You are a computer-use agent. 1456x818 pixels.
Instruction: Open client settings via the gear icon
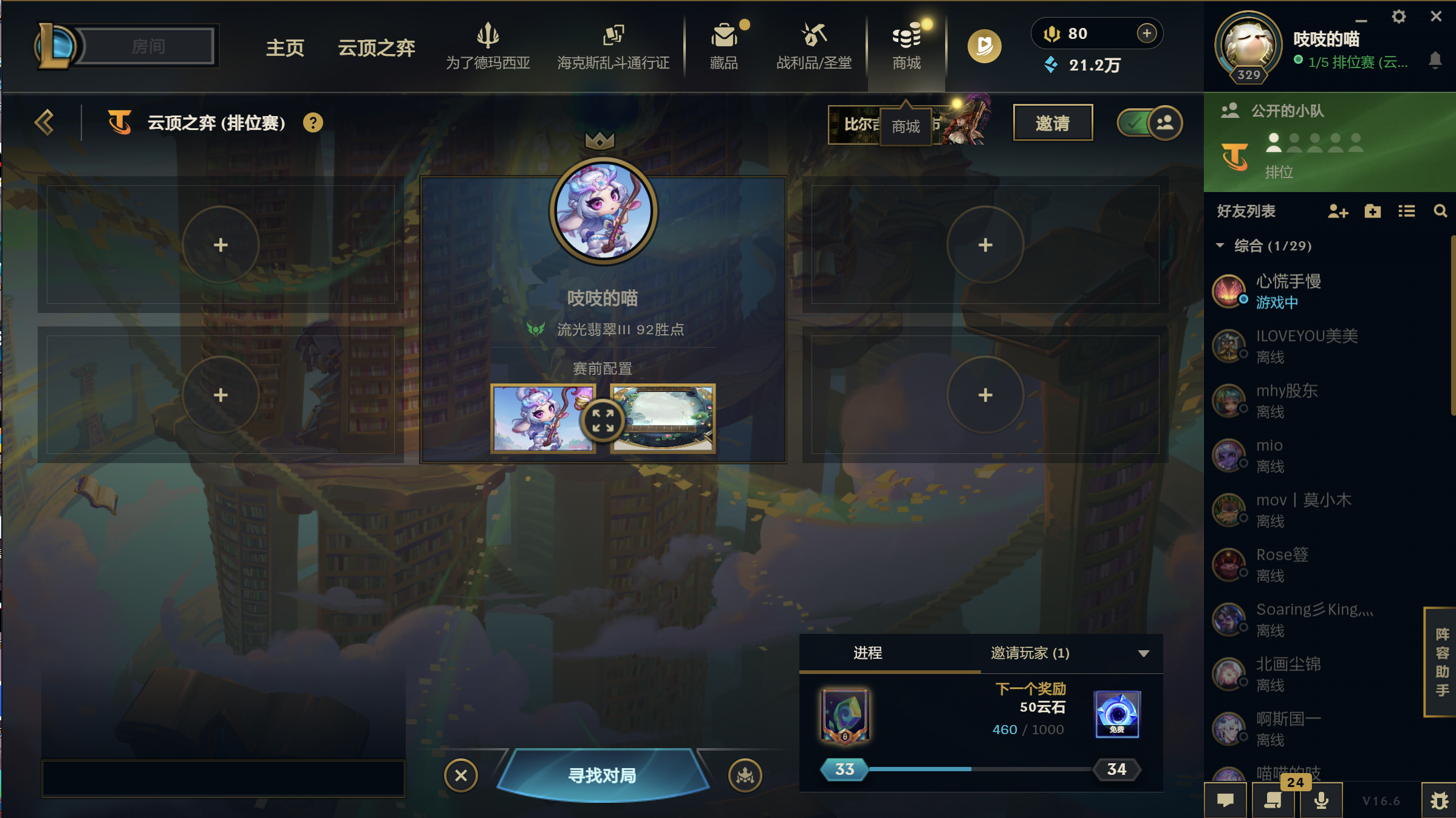pyautogui.click(x=1398, y=17)
